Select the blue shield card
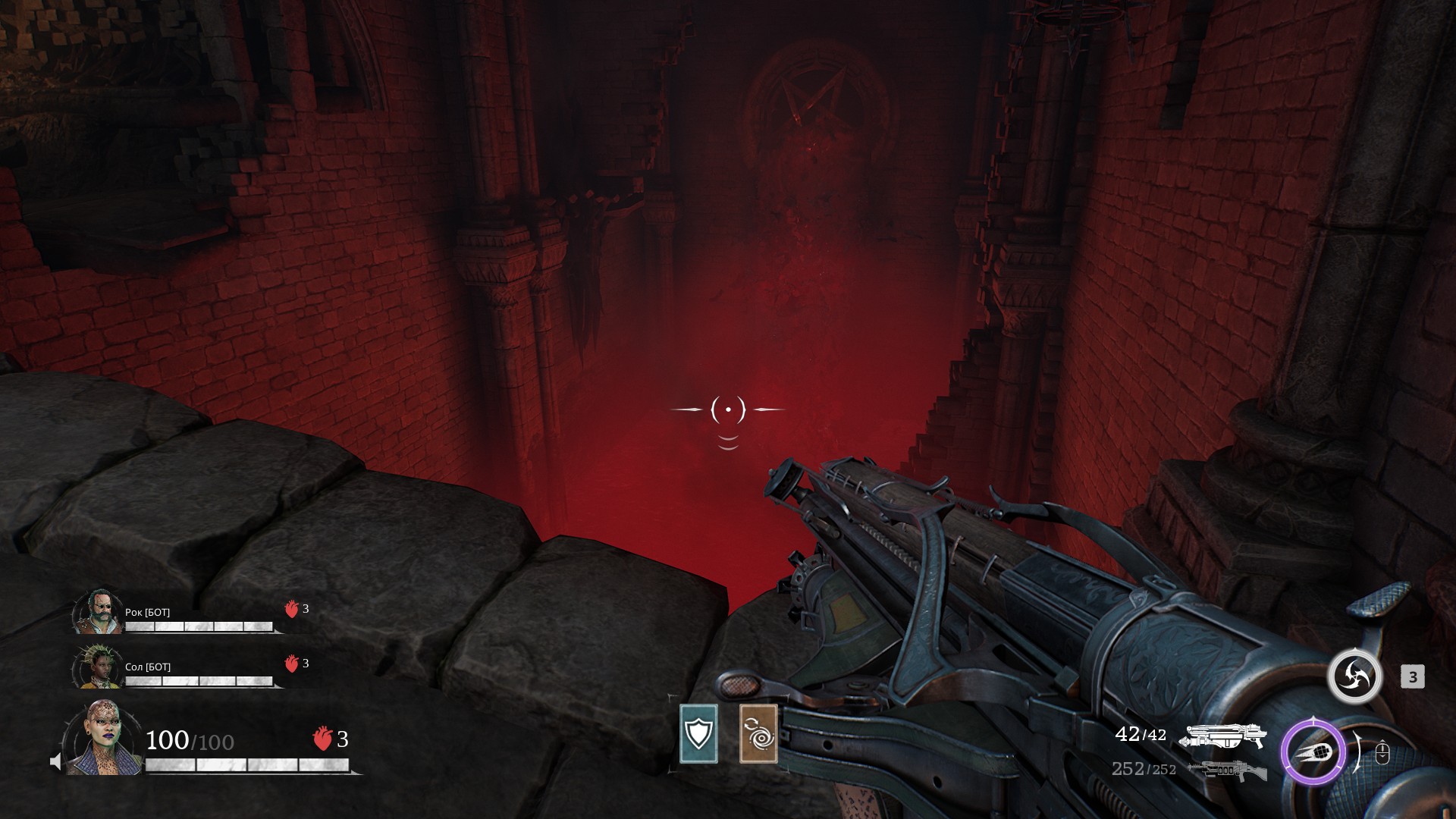Screen dimensions: 1456x819 (698, 733)
